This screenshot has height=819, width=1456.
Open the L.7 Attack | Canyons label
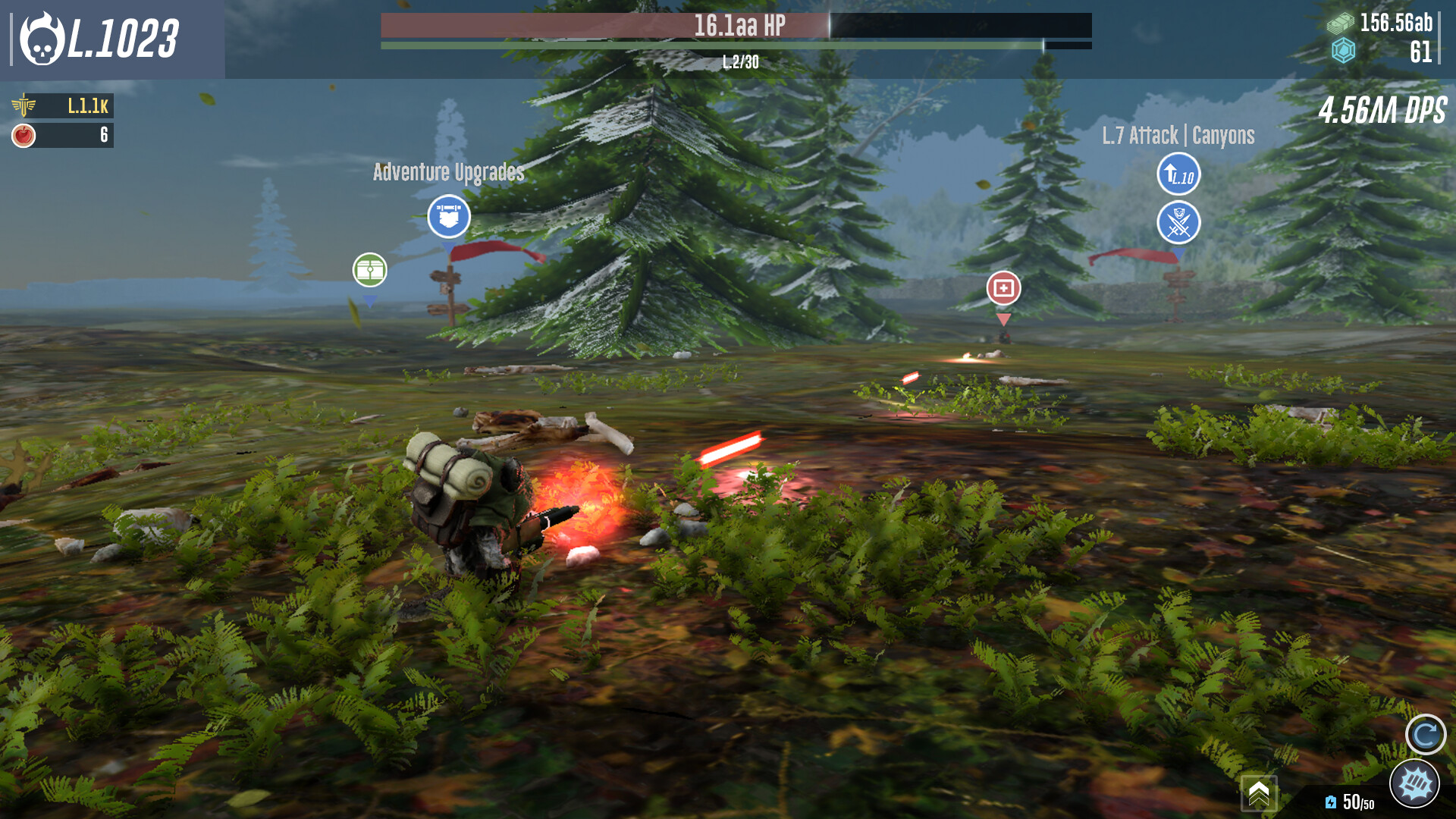(1180, 136)
